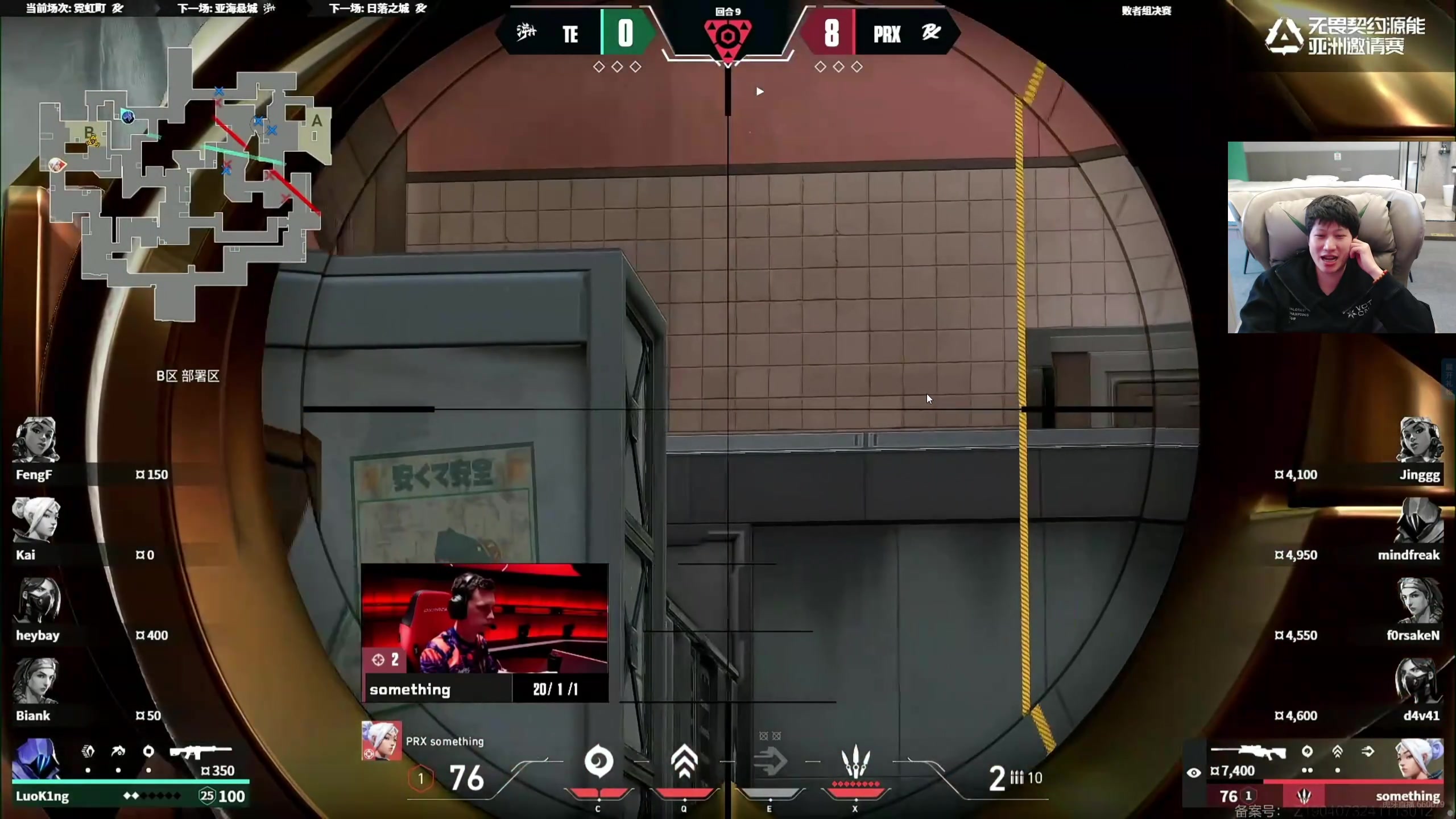This screenshot has height=819, width=1456.
Task: Spectate LuoK1ng from the bottom-left panel
Action: click(43, 796)
